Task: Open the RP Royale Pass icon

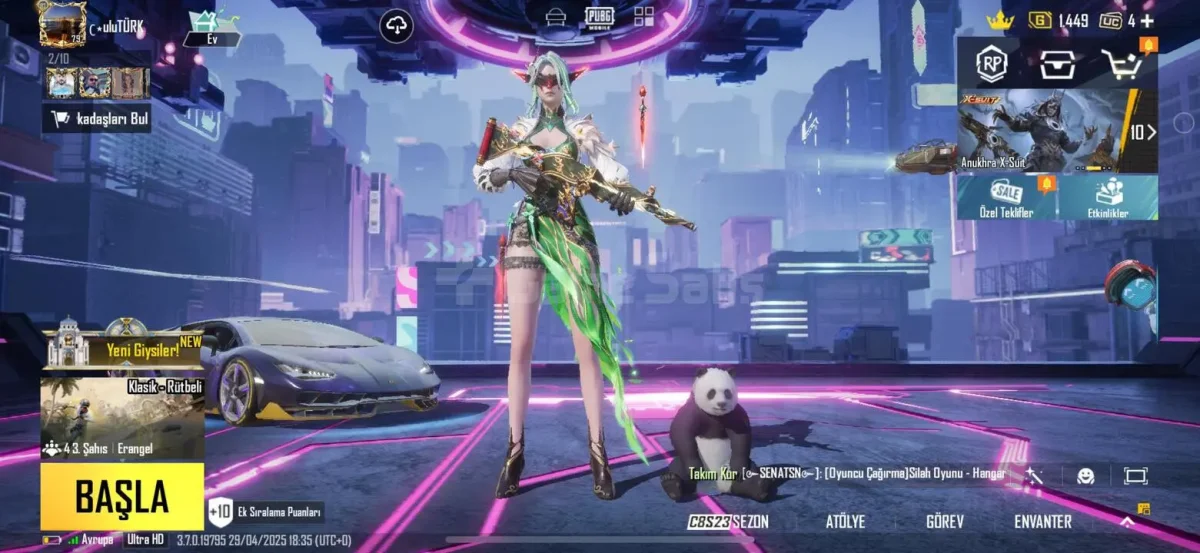Action: pyautogui.click(x=991, y=65)
